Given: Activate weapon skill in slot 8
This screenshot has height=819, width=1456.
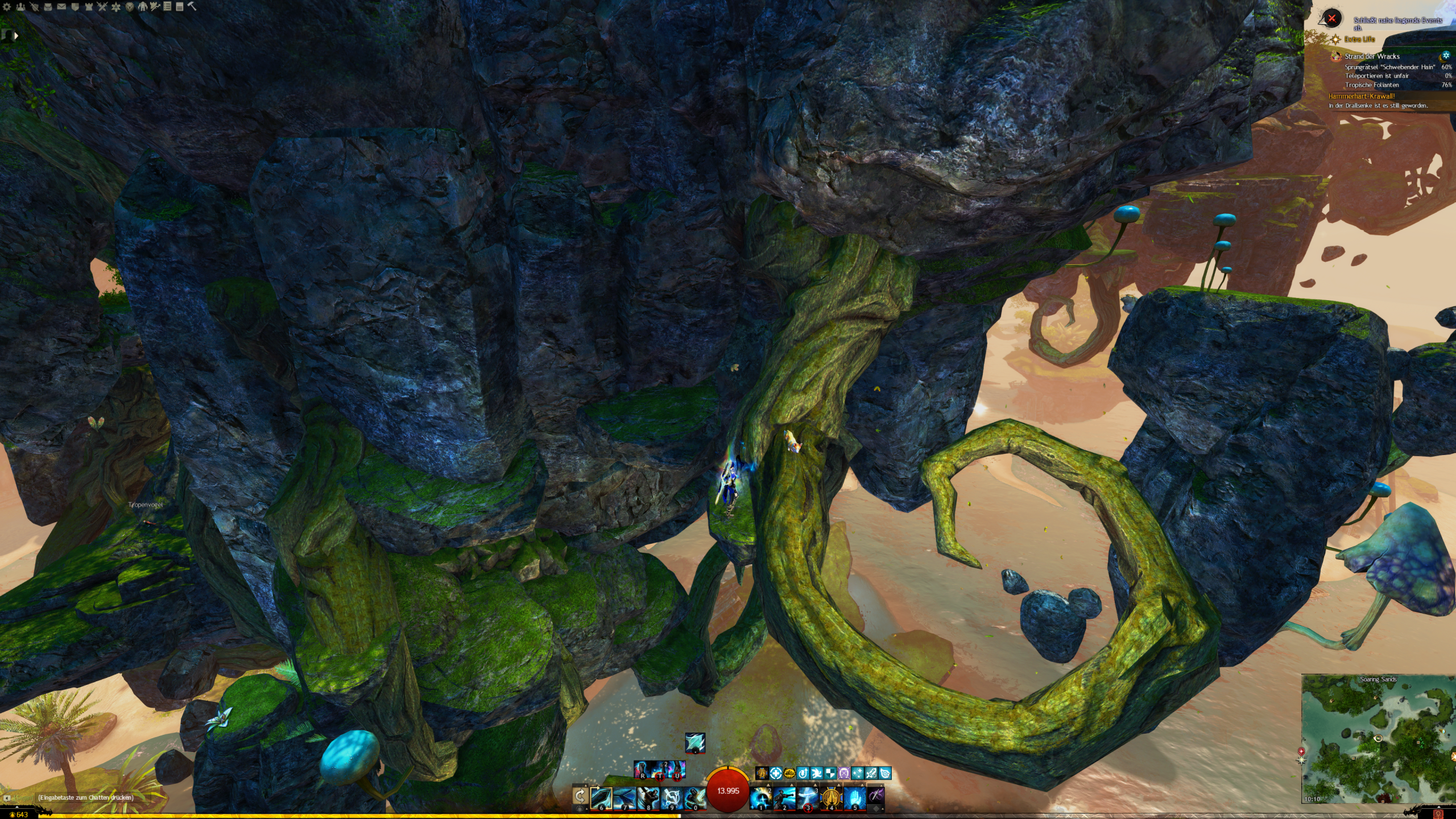Looking at the screenshot, I should [x=648, y=798].
